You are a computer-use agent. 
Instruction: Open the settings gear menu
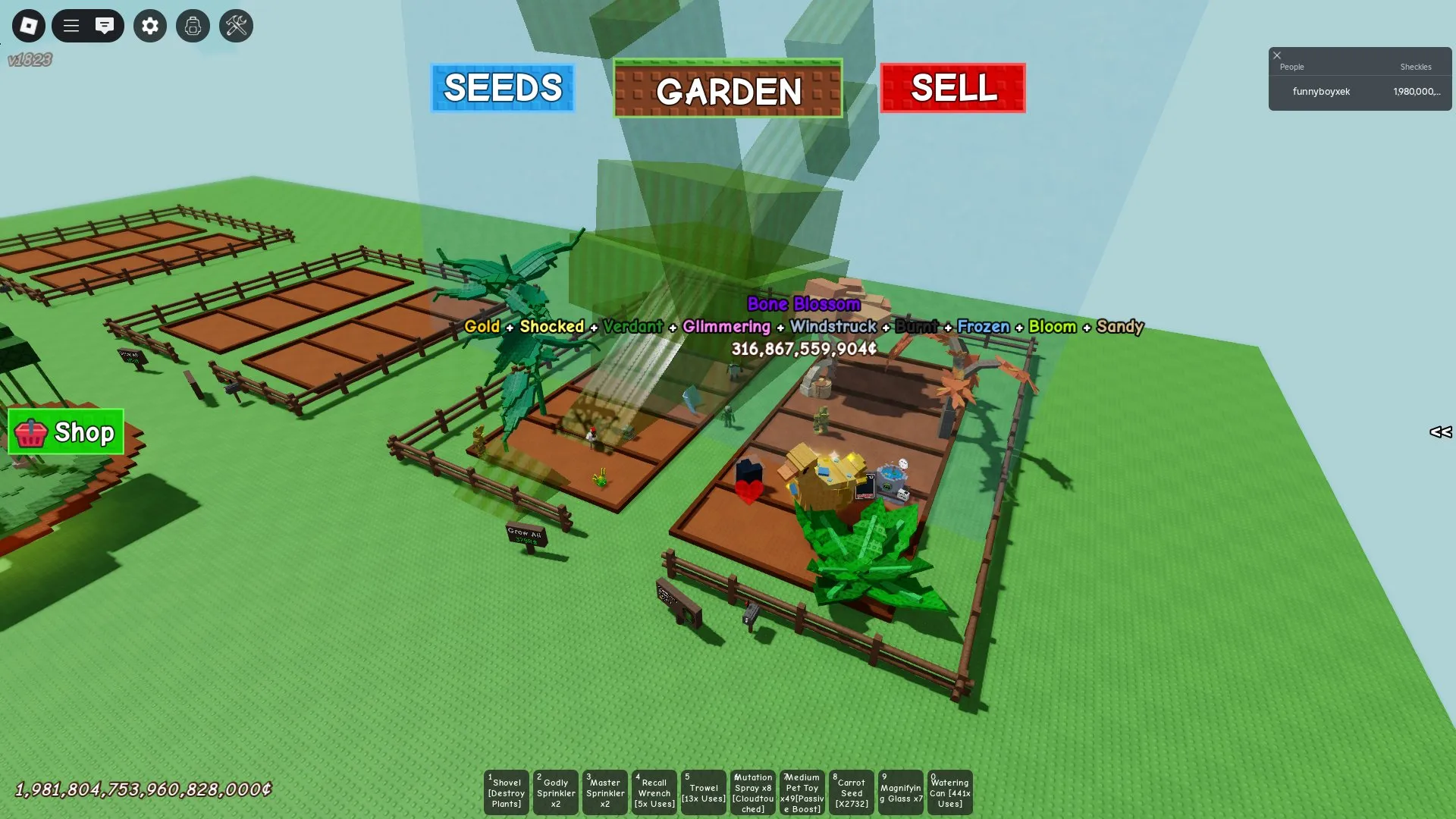click(x=149, y=25)
